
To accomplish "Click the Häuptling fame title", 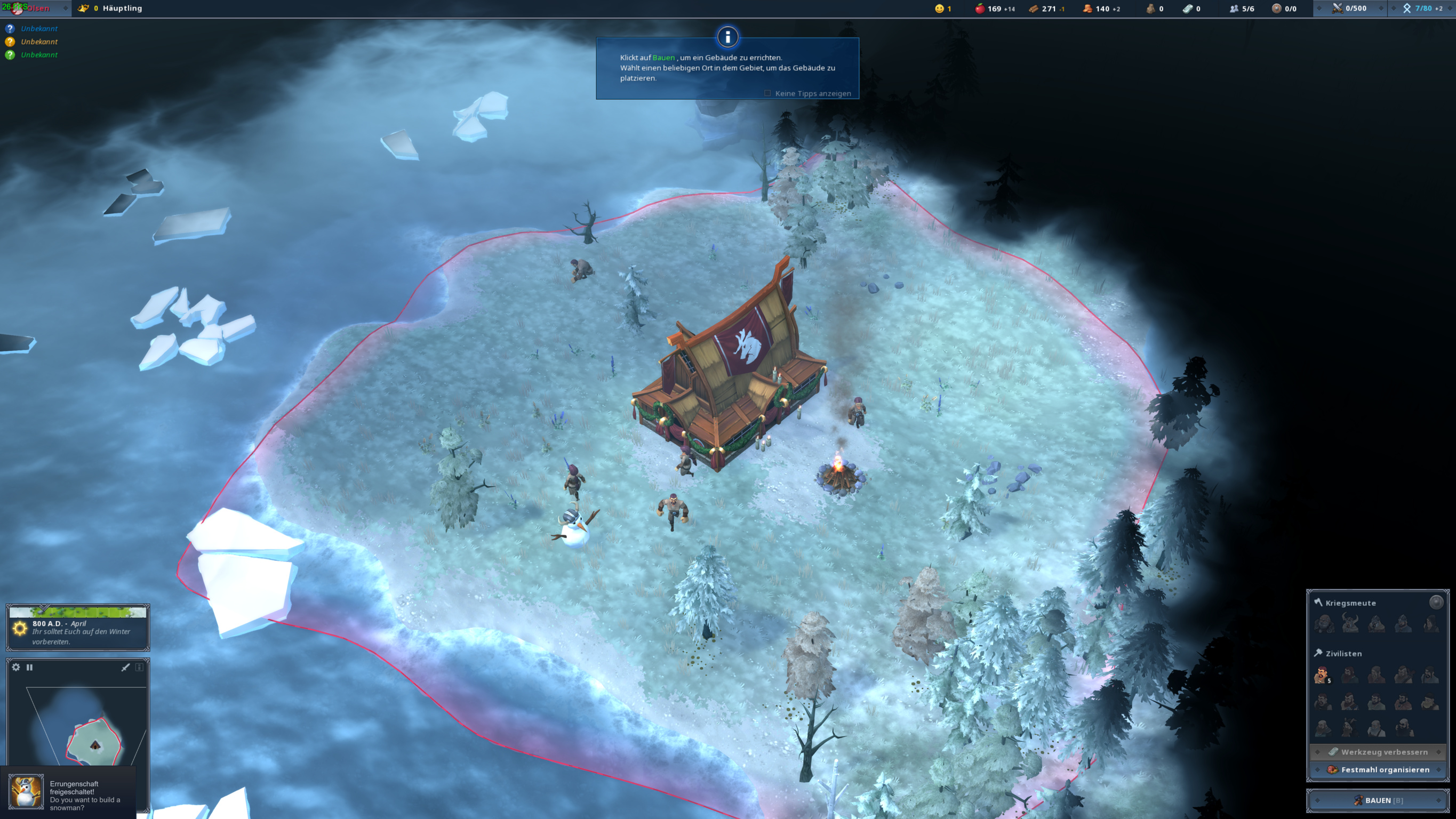I will (122, 9).
